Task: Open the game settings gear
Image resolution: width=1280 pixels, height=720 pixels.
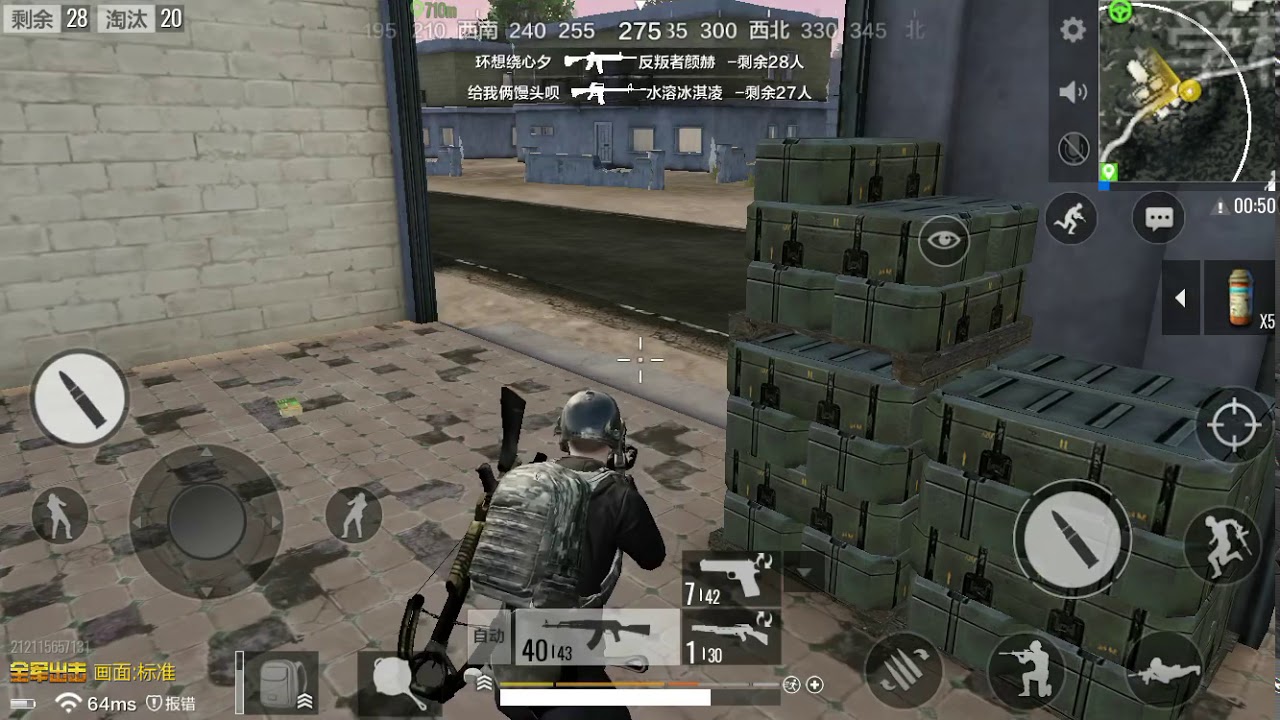Action: point(1072,30)
